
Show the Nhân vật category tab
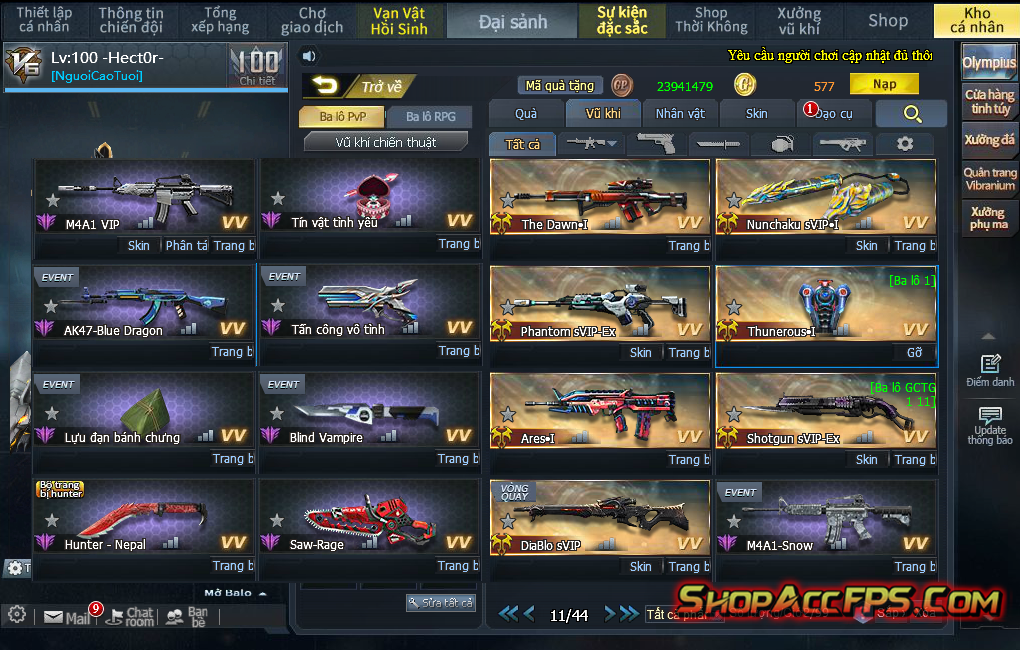coord(680,114)
